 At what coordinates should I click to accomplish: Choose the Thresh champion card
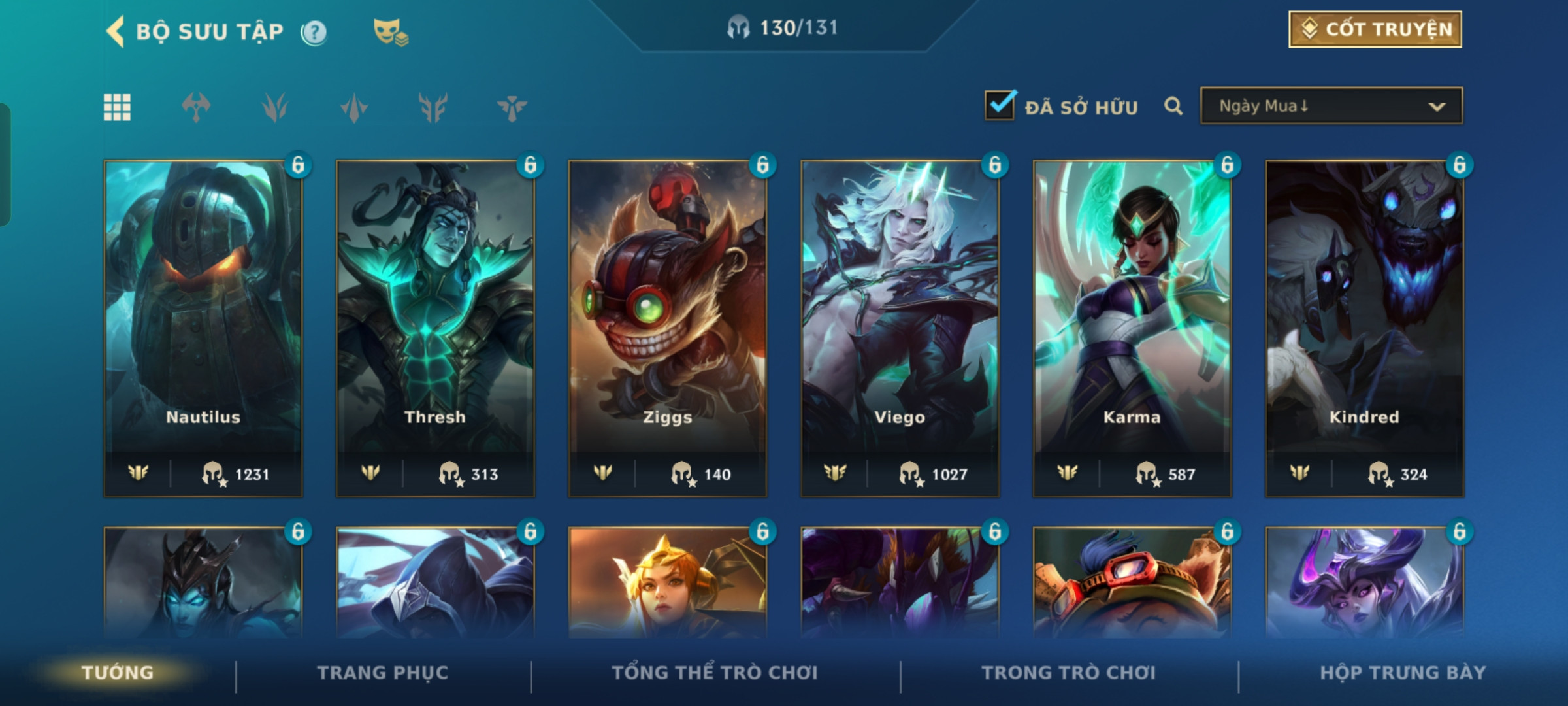tap(435, 328)
